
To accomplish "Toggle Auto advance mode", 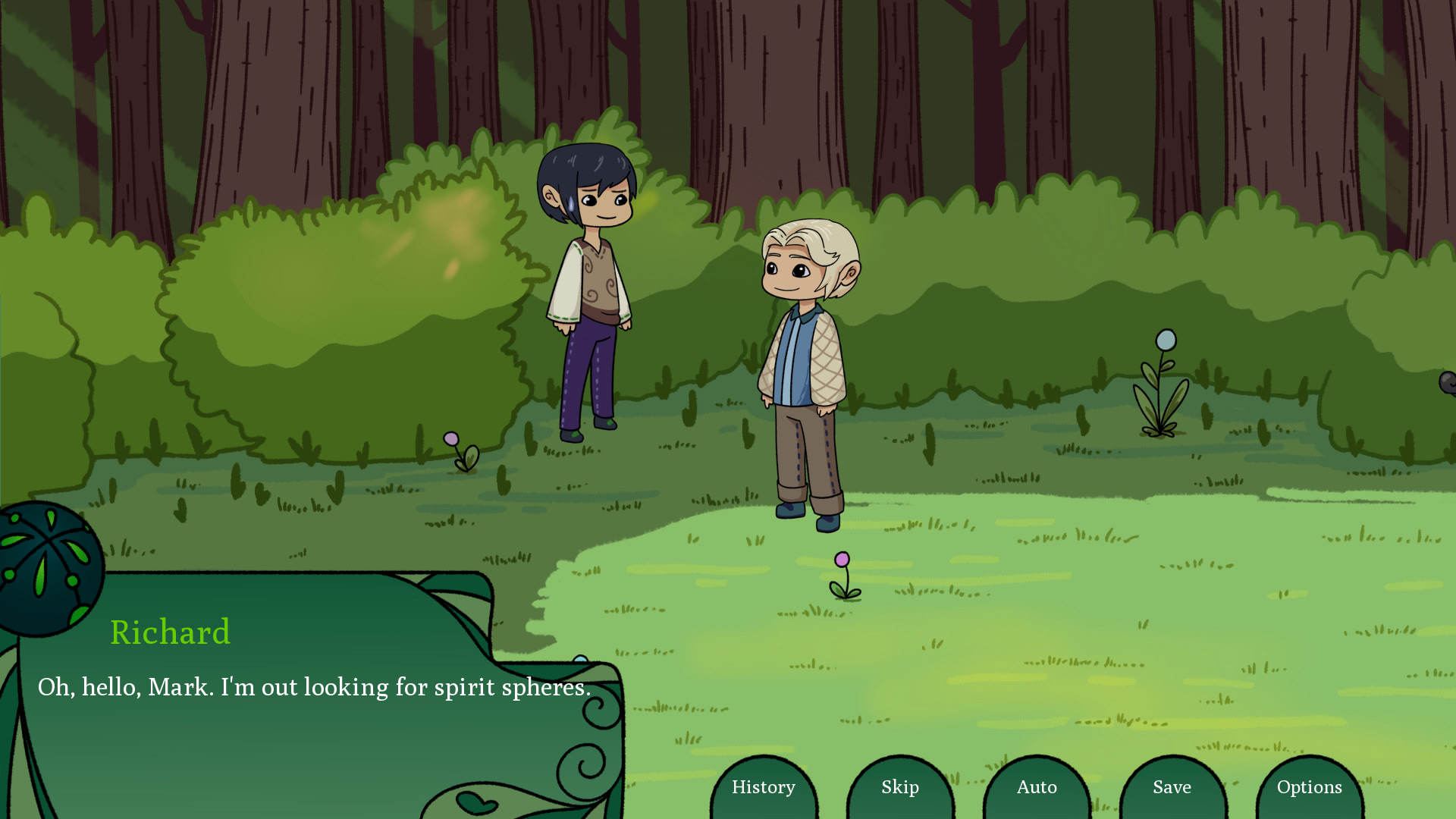I will (x=1037, y=787).
